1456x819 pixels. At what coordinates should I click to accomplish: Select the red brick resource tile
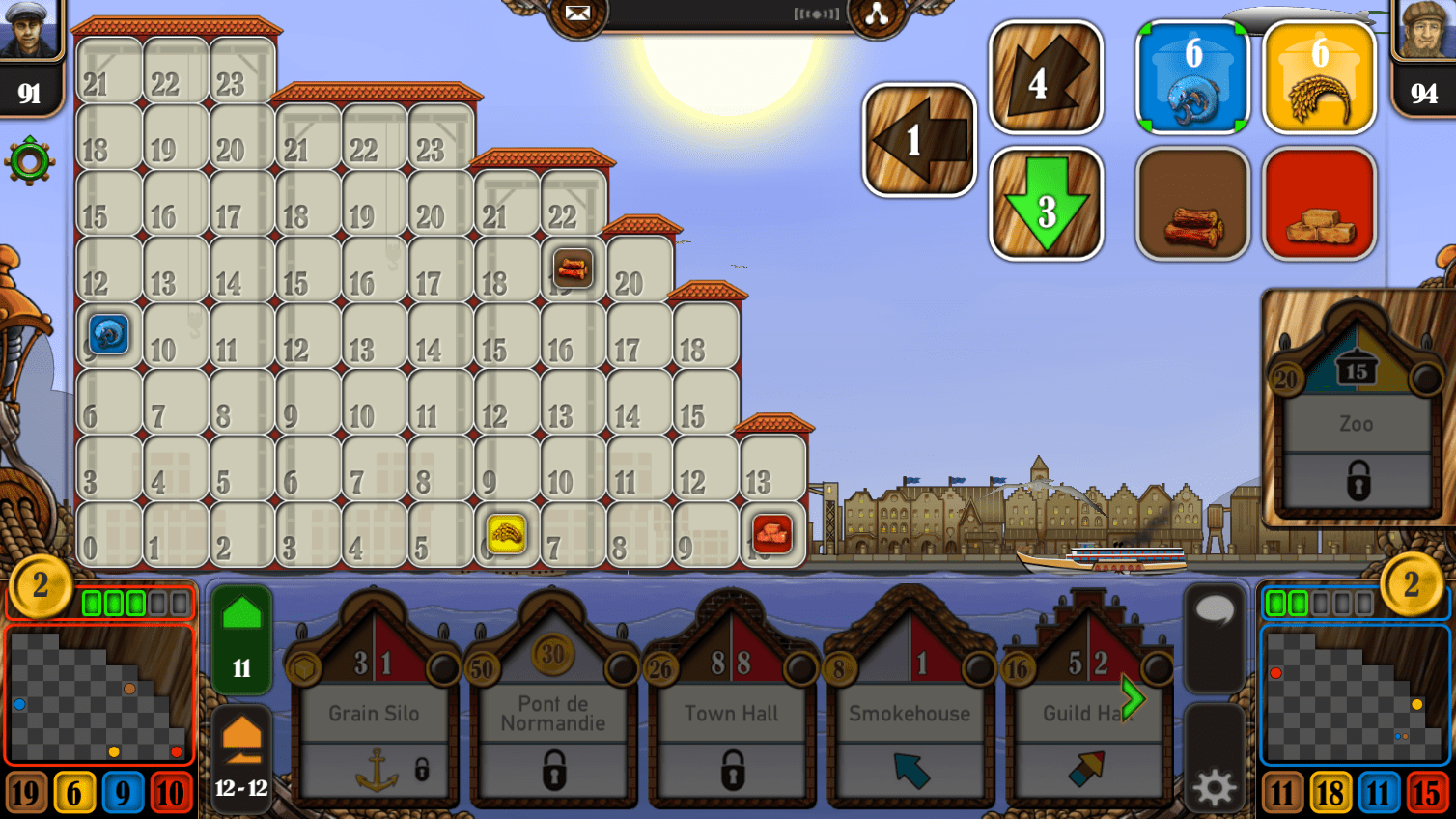1319,203
